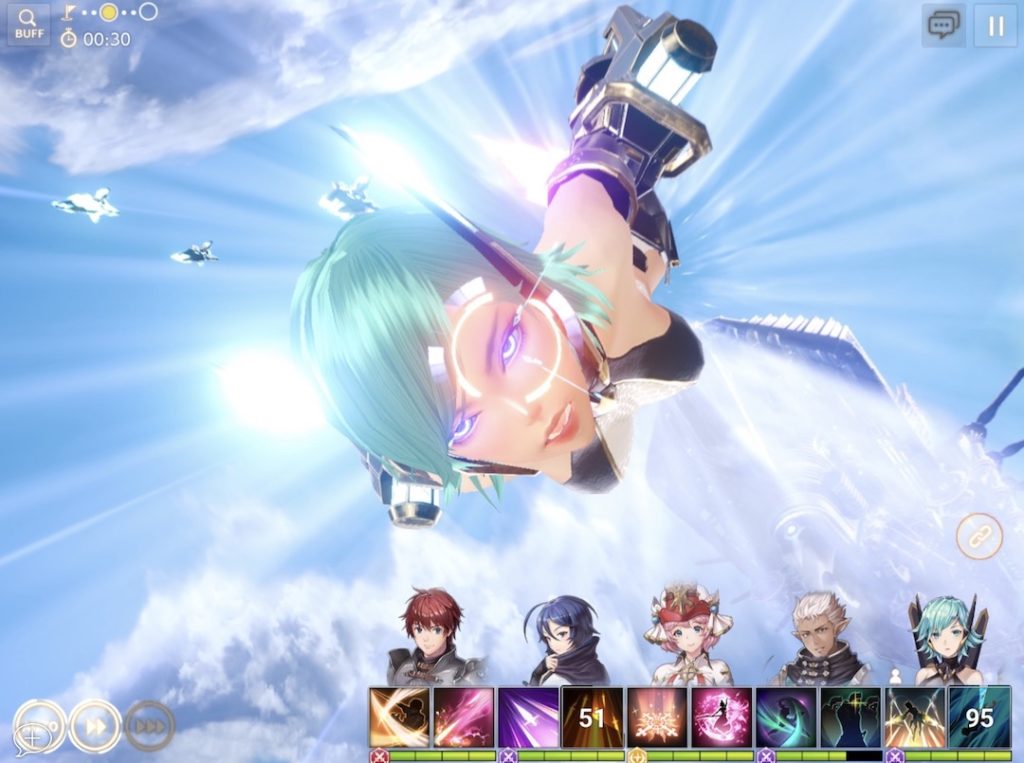1024x763 pixels.
Task: Activate the teal crescent slash skill
Action: (x=785, y=717)
